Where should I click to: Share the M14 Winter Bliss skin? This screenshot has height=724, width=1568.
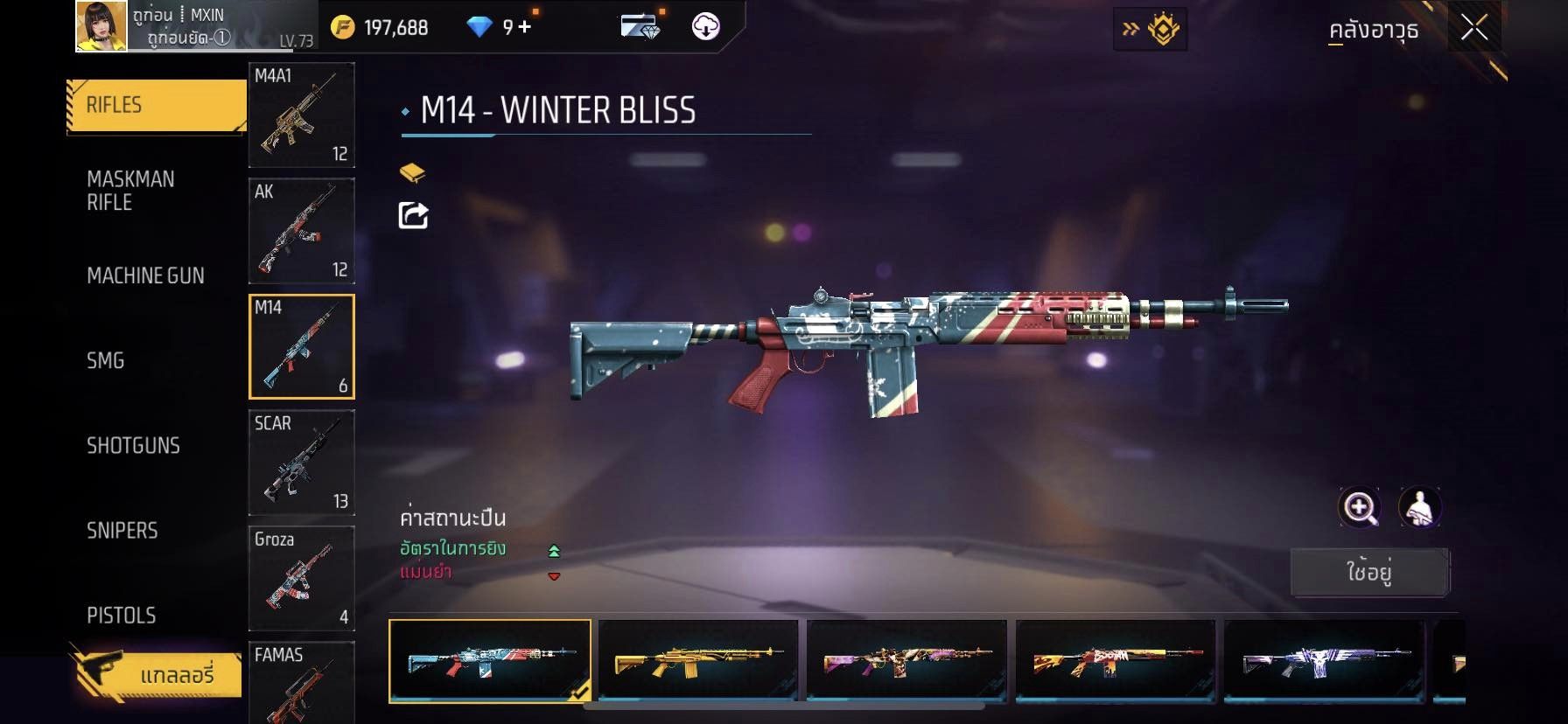tap(413, 215)
